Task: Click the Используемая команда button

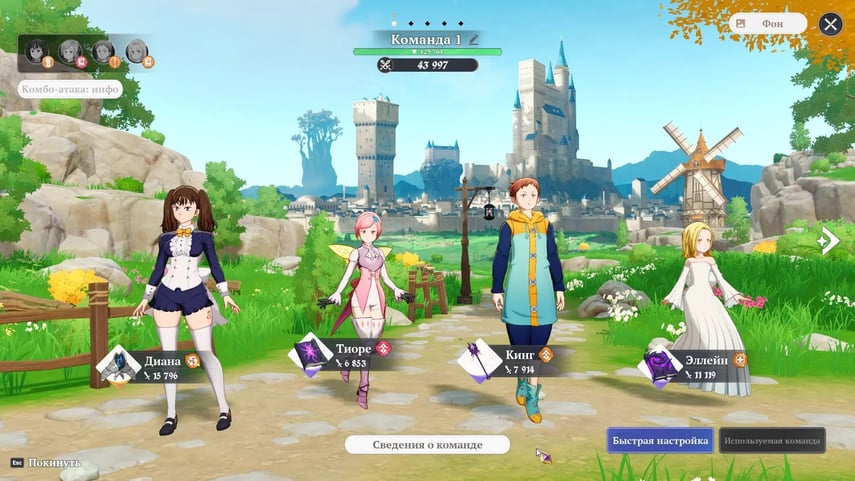Action: pyautogui.click(x=772, y=441)
